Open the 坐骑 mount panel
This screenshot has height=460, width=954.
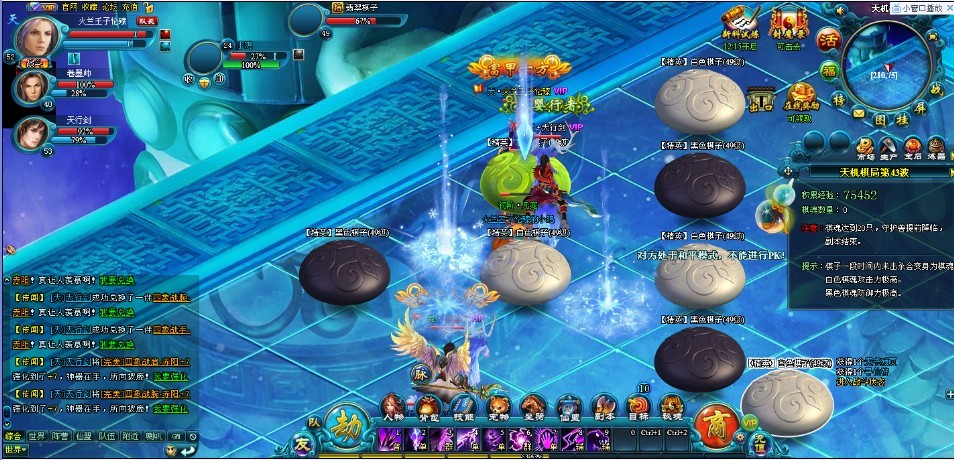532,405
